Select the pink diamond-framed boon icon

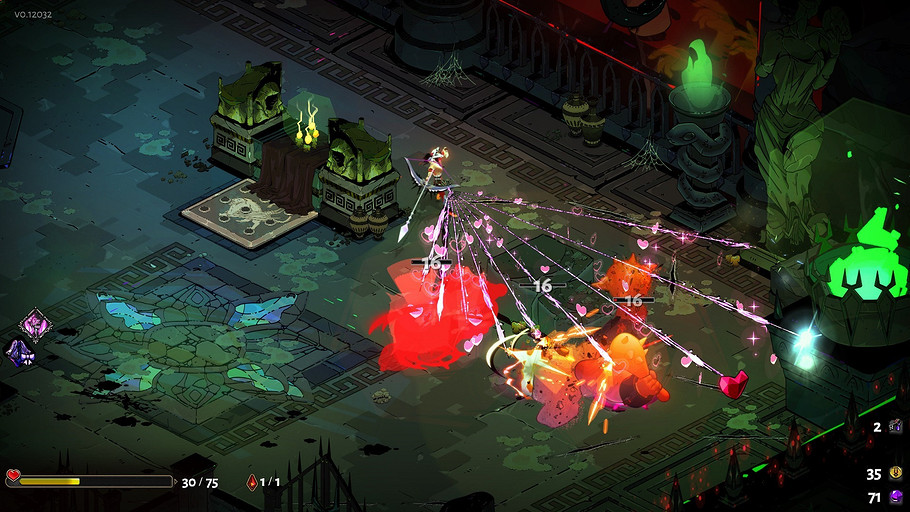click(x=33, y=324)
